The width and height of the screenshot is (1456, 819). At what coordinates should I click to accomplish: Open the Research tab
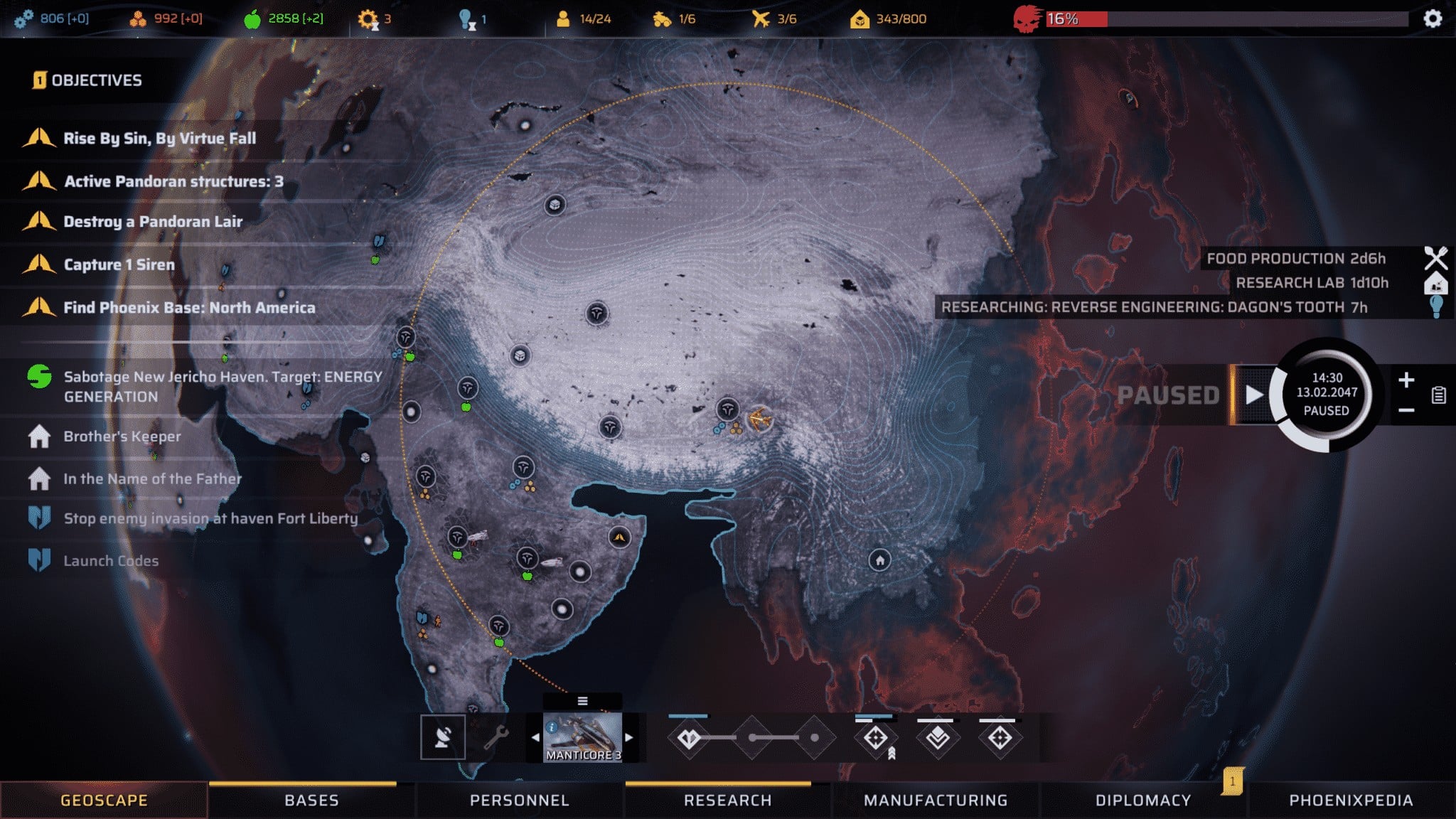(727, 801)
